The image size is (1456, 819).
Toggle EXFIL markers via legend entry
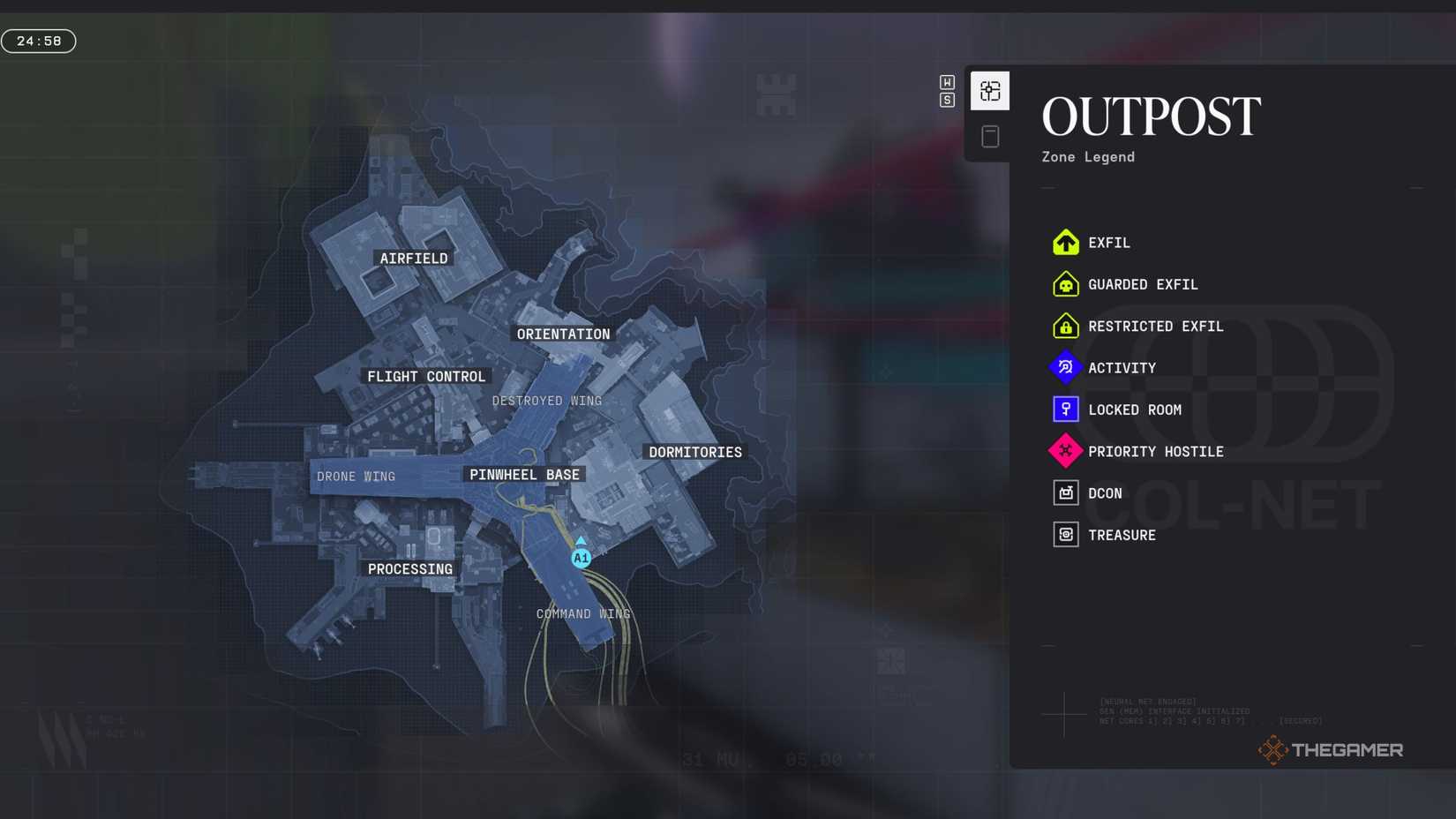(x=1108, y=242)
